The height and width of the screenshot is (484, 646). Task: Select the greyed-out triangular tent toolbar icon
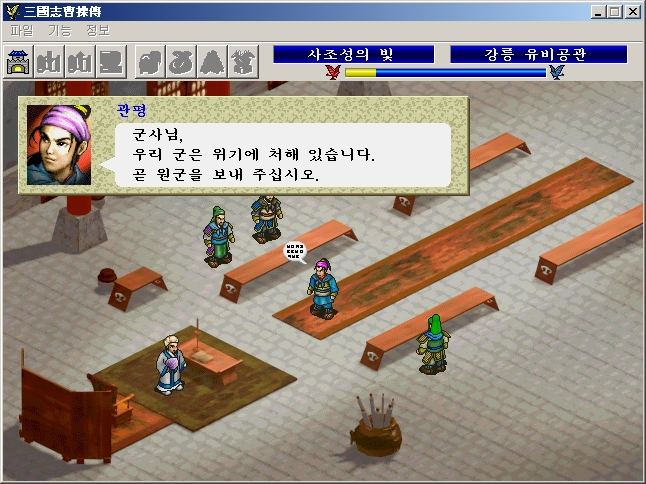[212, 63]
